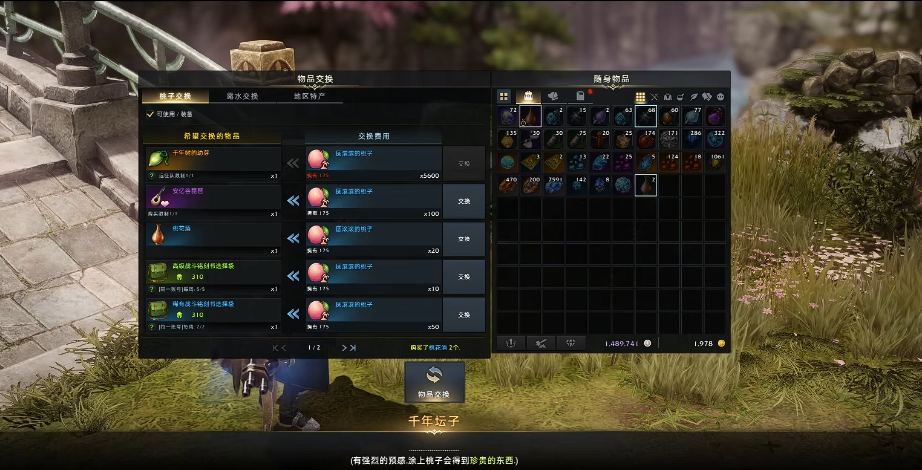This screenshot has height=470, width=922.
Task: Open the inventory tab with red notification dot
Action: pyautogui.click(x=580, y=97)
